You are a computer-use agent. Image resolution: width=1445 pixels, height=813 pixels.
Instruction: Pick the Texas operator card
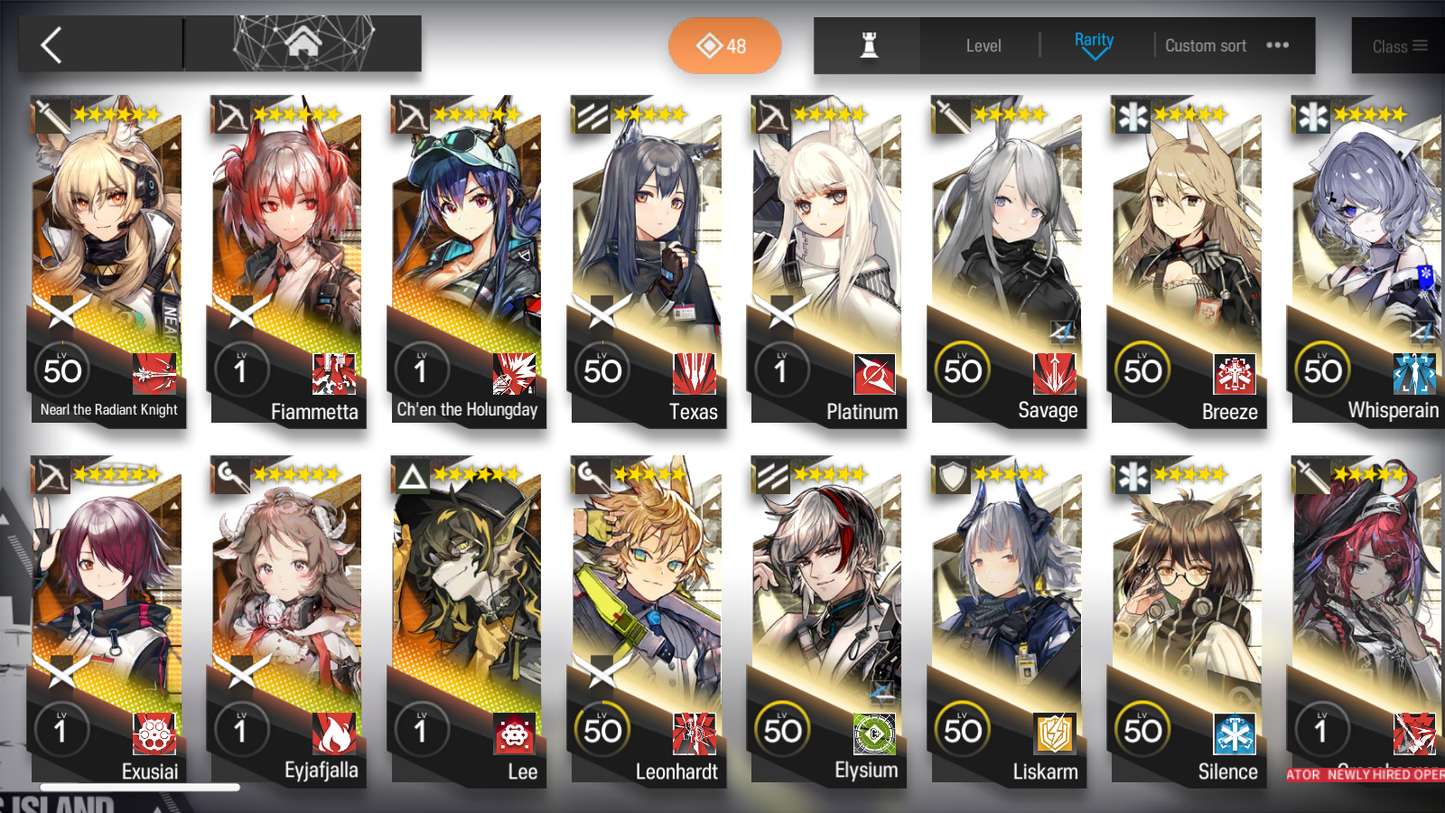pos(647,260)
